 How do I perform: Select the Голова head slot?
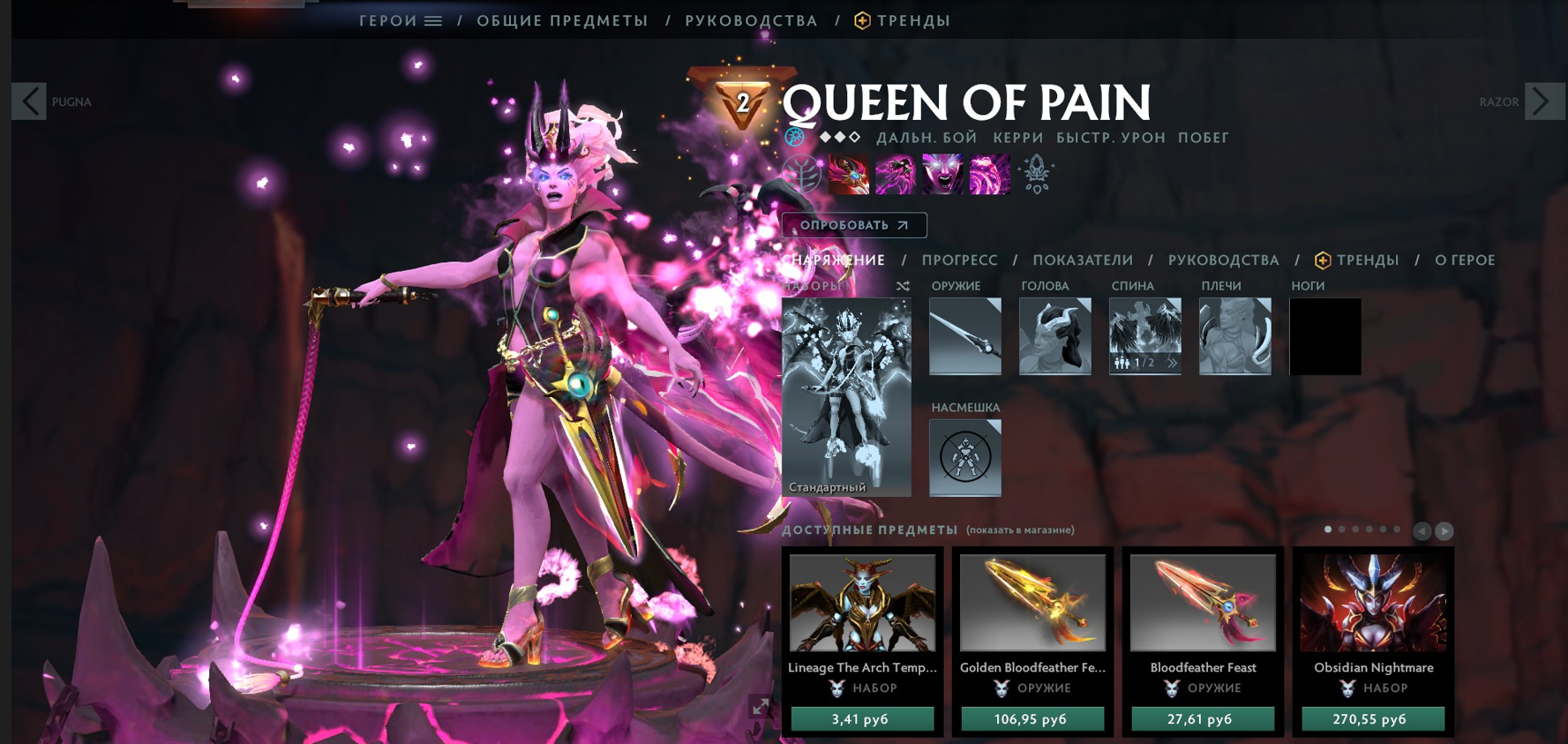[x=1054, y=336]
